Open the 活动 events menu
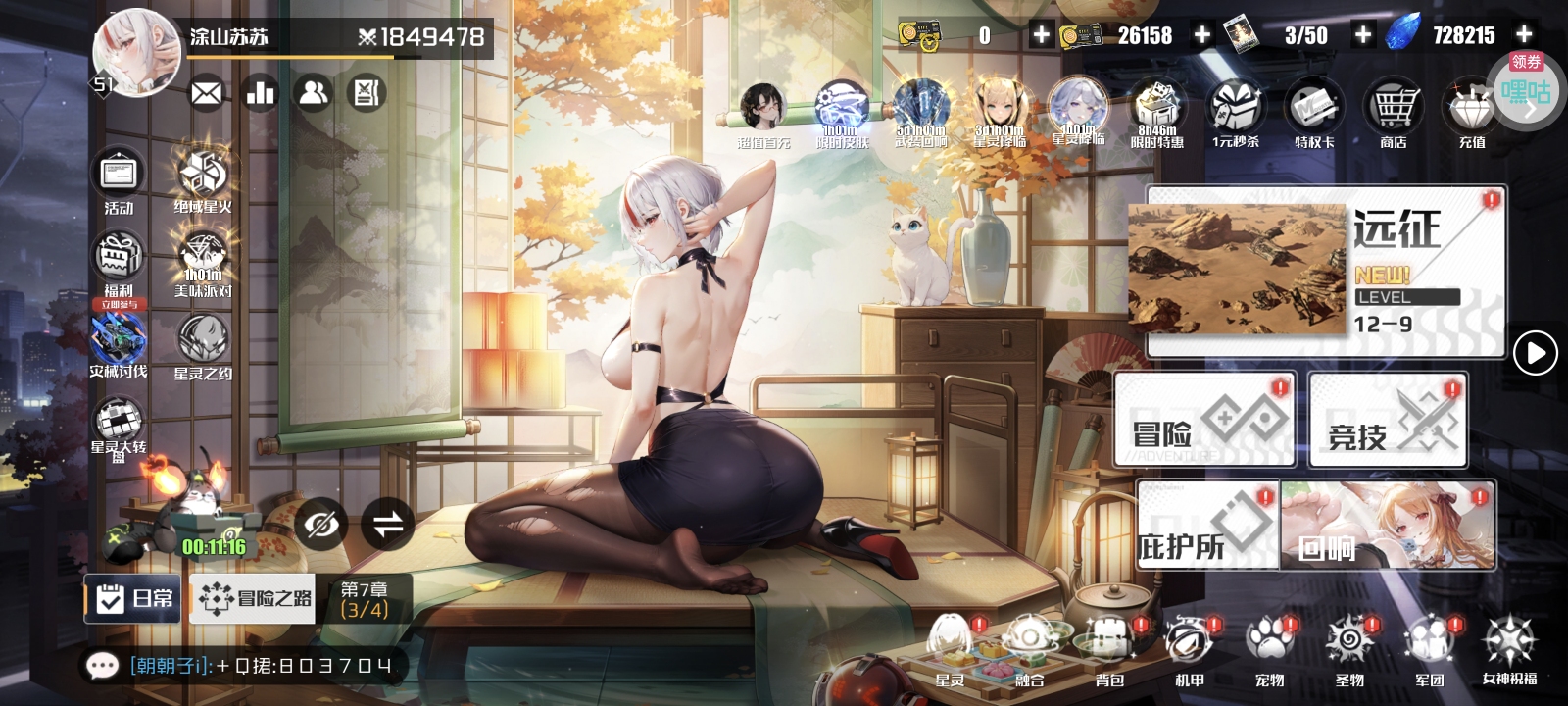This screenshot has height=706, width=1568. click(x=119, y=180)
